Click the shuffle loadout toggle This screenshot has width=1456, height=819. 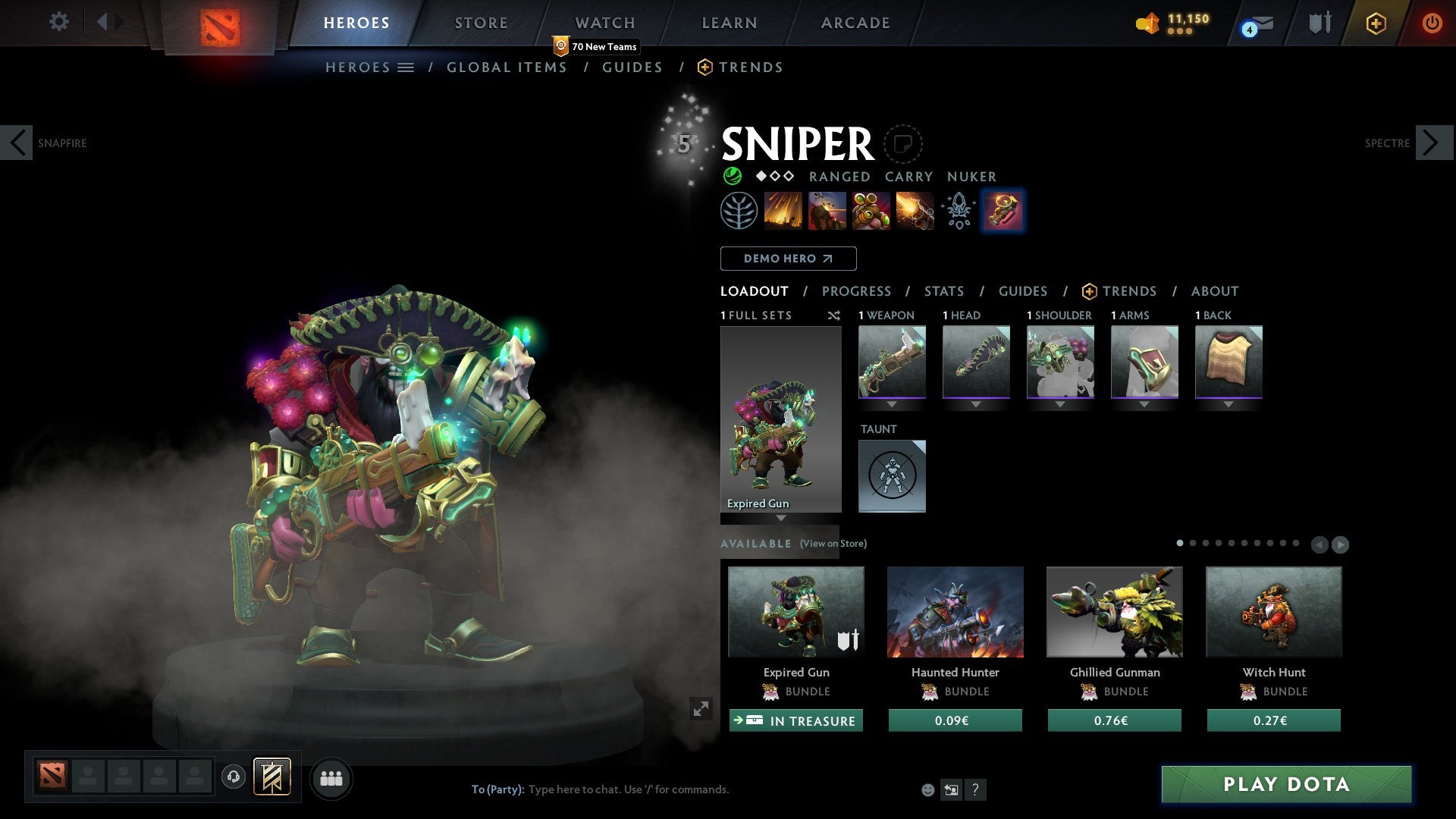coord(834,315)
